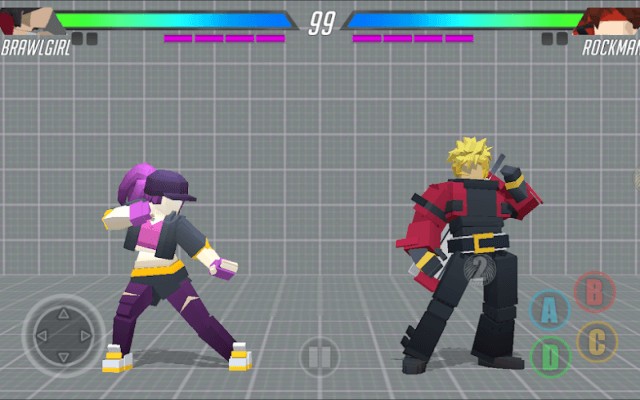Image resolution: width=640 pixels, height=400 pixels.
Task: Tap the green D attack button
Action: [x=550, y=355]
